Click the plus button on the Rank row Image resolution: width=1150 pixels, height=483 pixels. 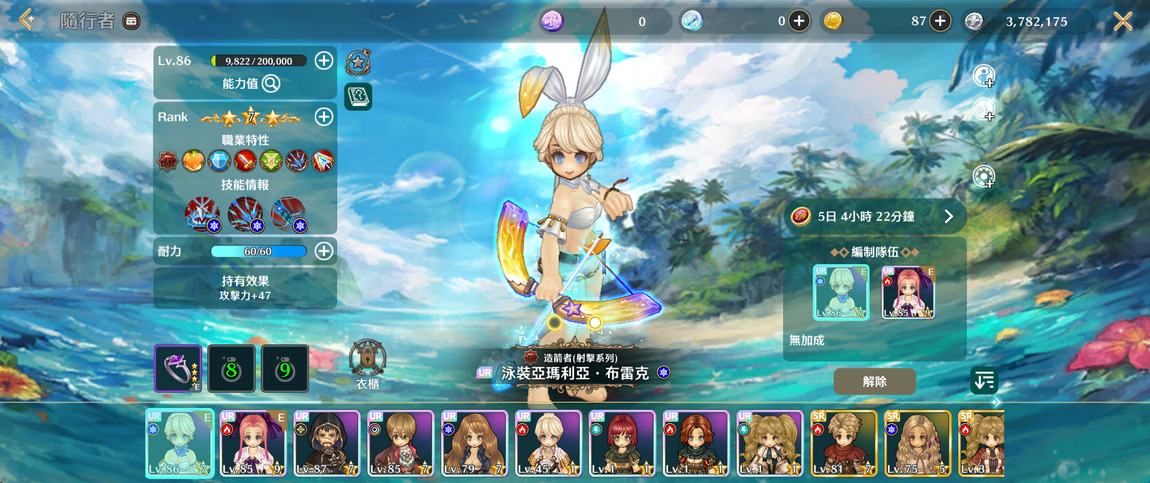[x=324, y=117]
